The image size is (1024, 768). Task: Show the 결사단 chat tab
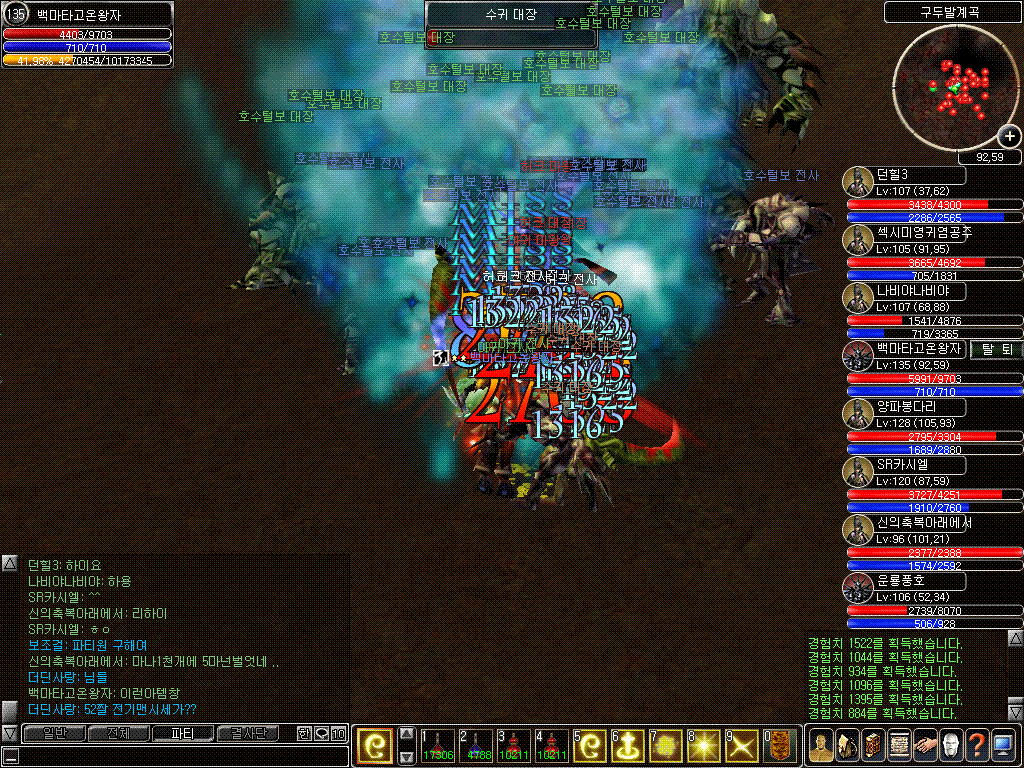[247, 733]
